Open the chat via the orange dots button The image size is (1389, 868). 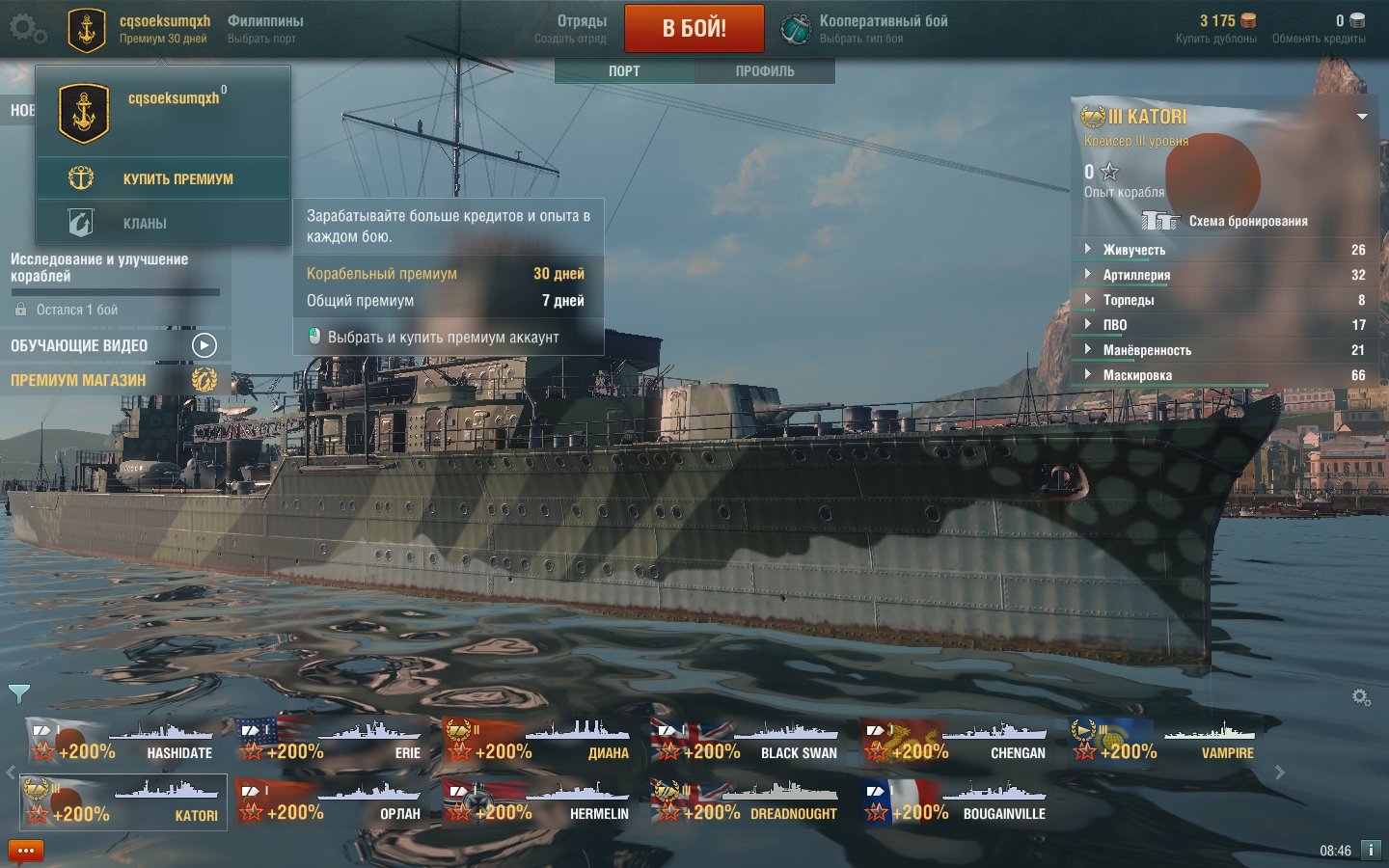coord(25,851)
